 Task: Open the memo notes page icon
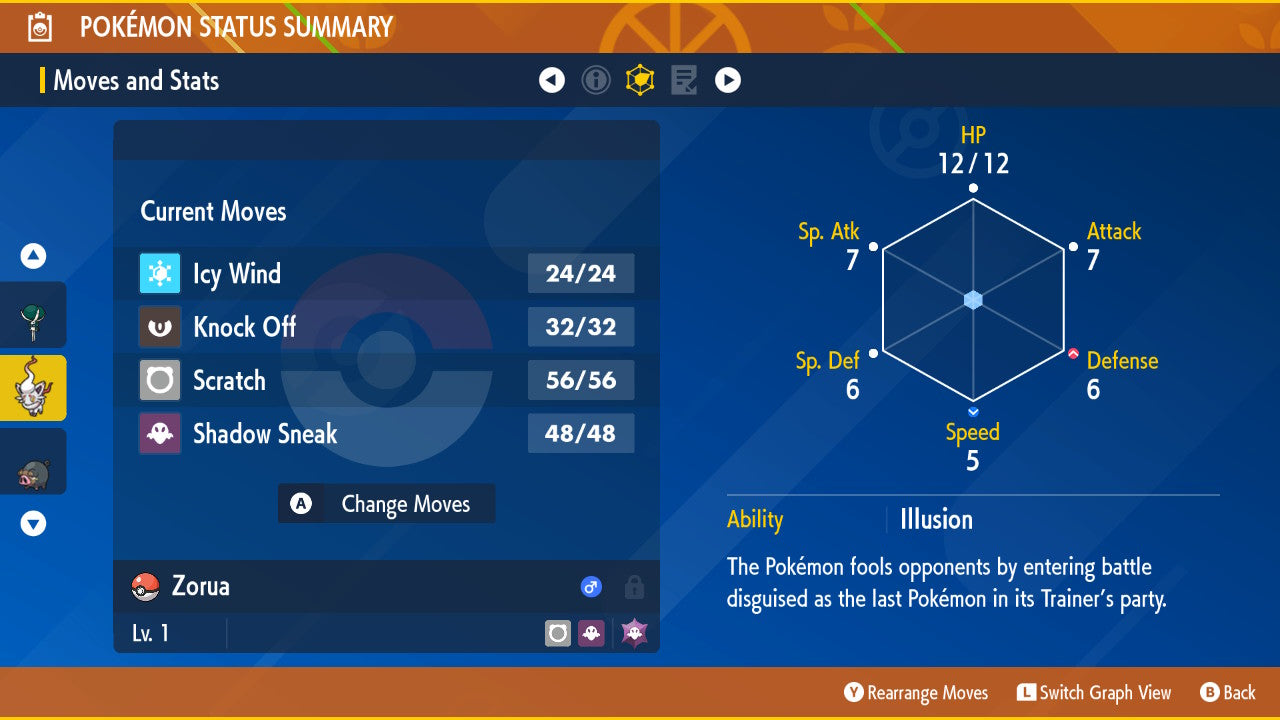click(683, 79)
